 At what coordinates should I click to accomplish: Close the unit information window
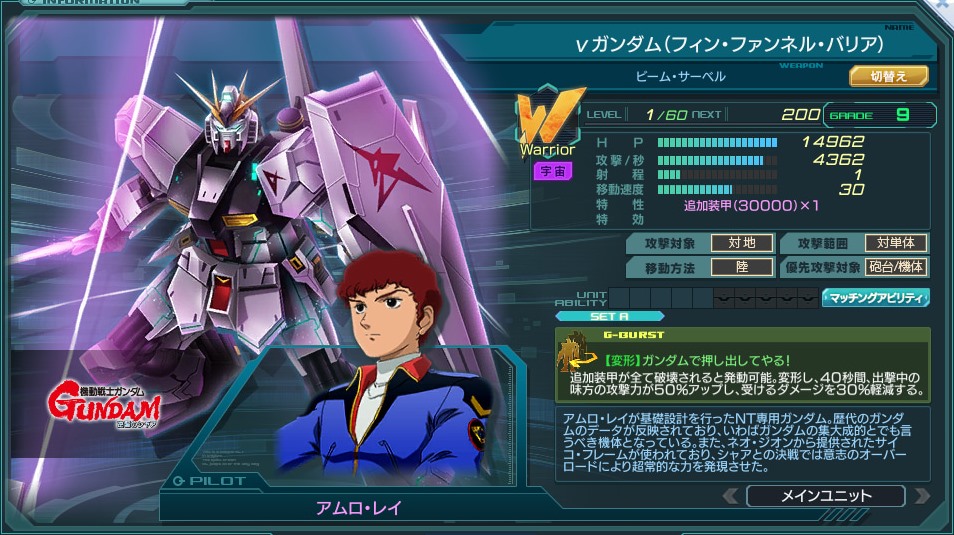[x=942, y=5]
